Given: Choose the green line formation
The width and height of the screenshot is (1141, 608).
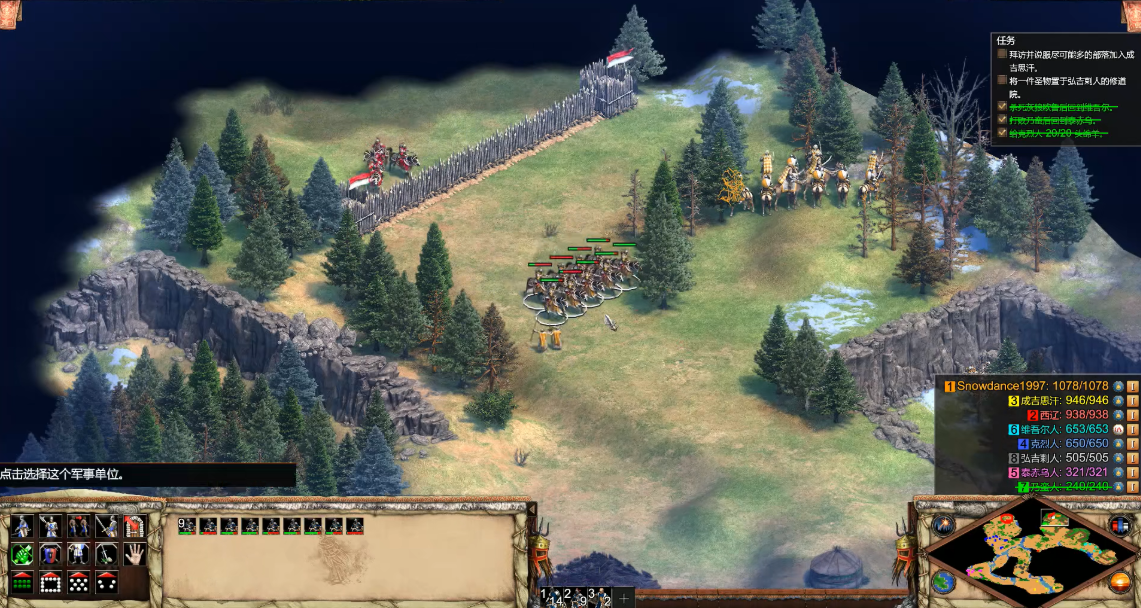Looking at the screenshot, I should pos(22,581).
